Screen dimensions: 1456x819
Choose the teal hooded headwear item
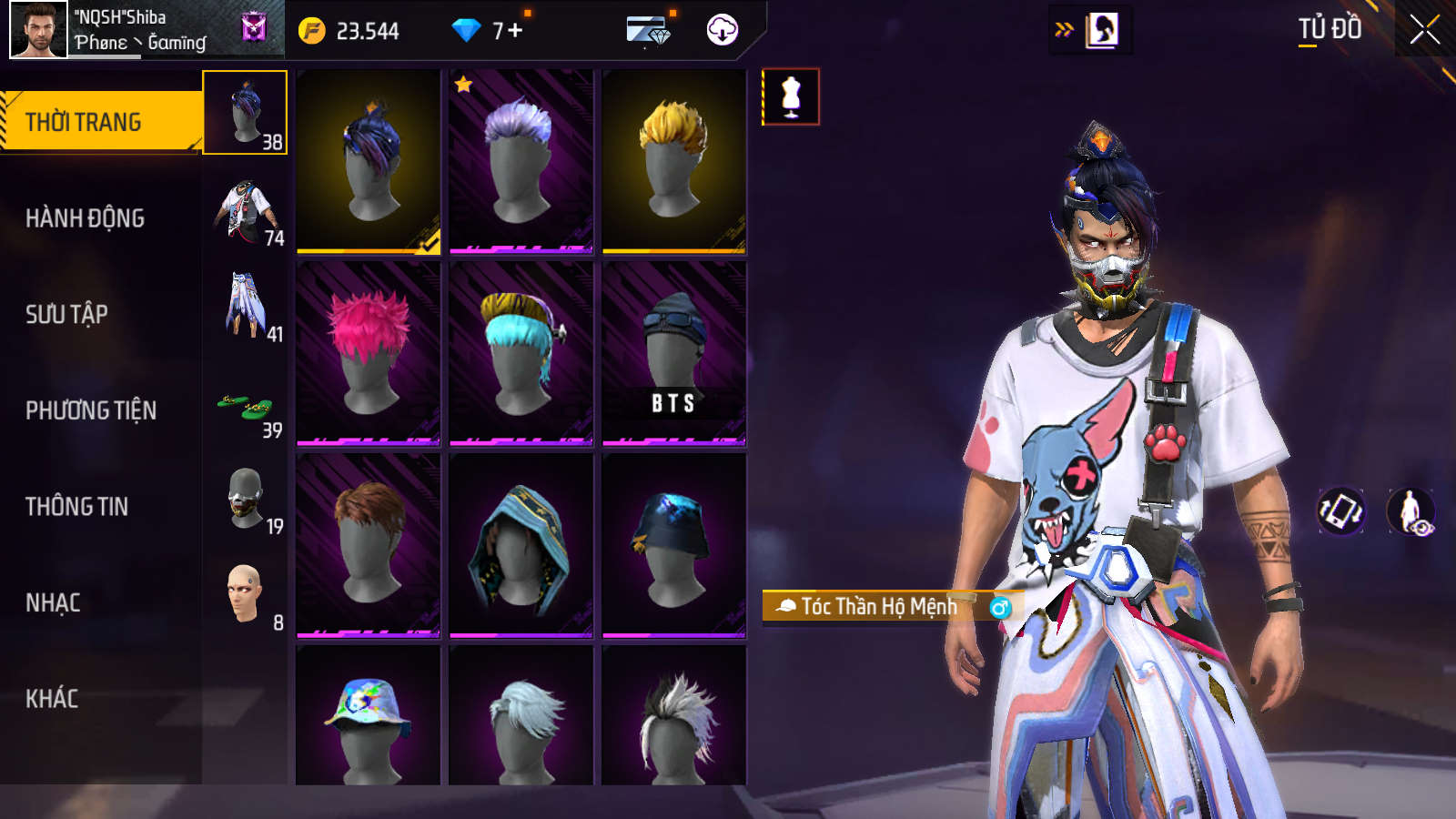coord(521,545)
